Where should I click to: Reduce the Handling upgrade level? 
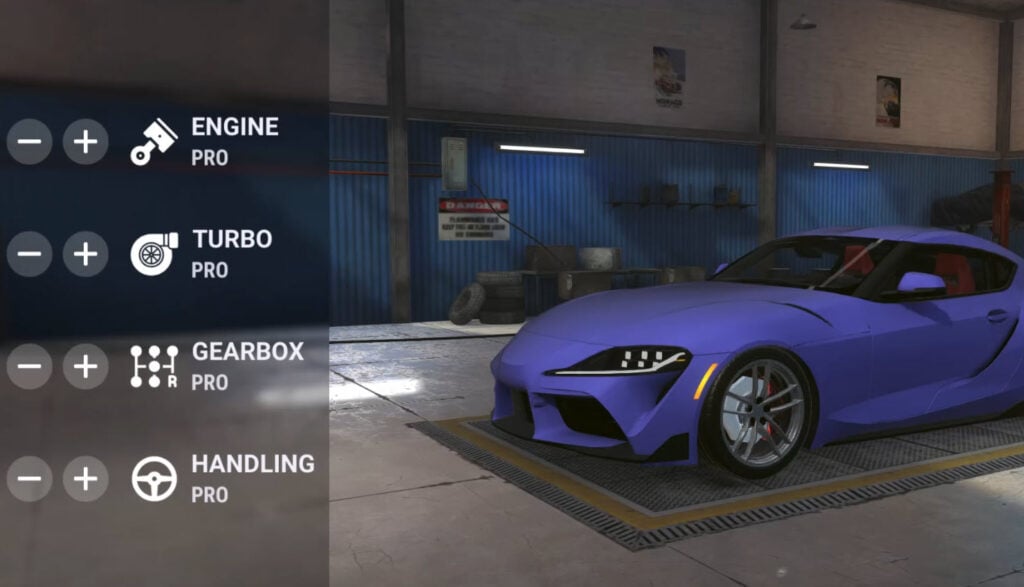[x=29, y=479]
